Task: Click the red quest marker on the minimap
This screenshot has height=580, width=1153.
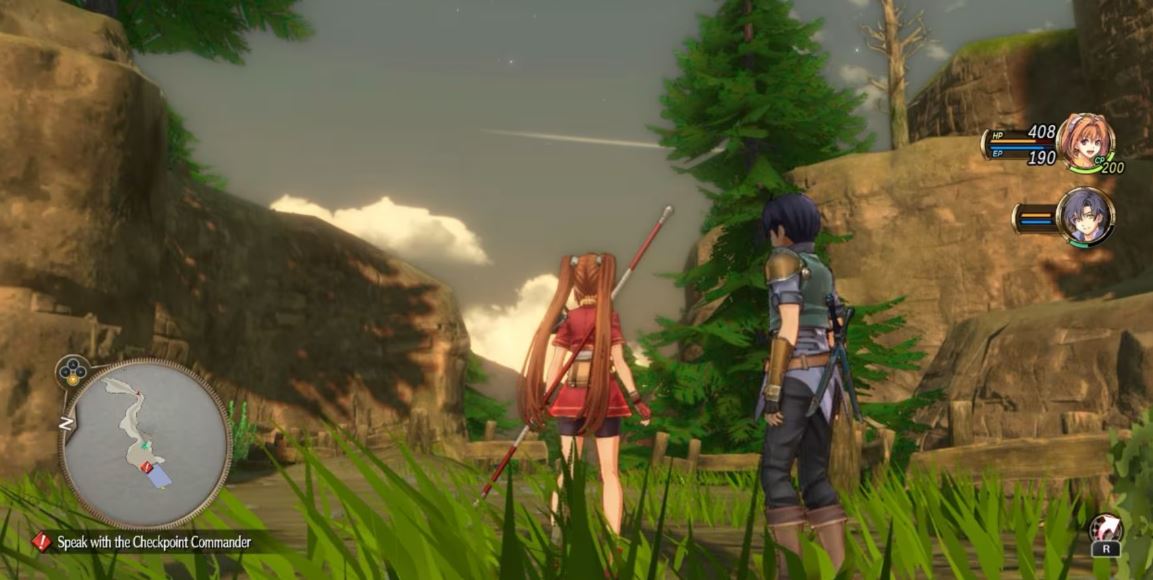Action: [x=148, y=467]
